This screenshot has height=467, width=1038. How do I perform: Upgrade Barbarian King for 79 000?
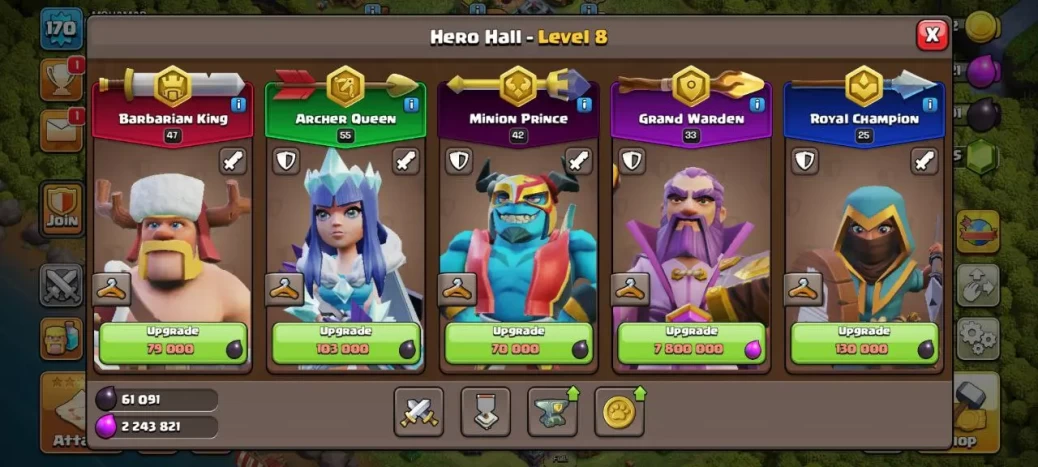pyautogui.click(x=172, y=343)
